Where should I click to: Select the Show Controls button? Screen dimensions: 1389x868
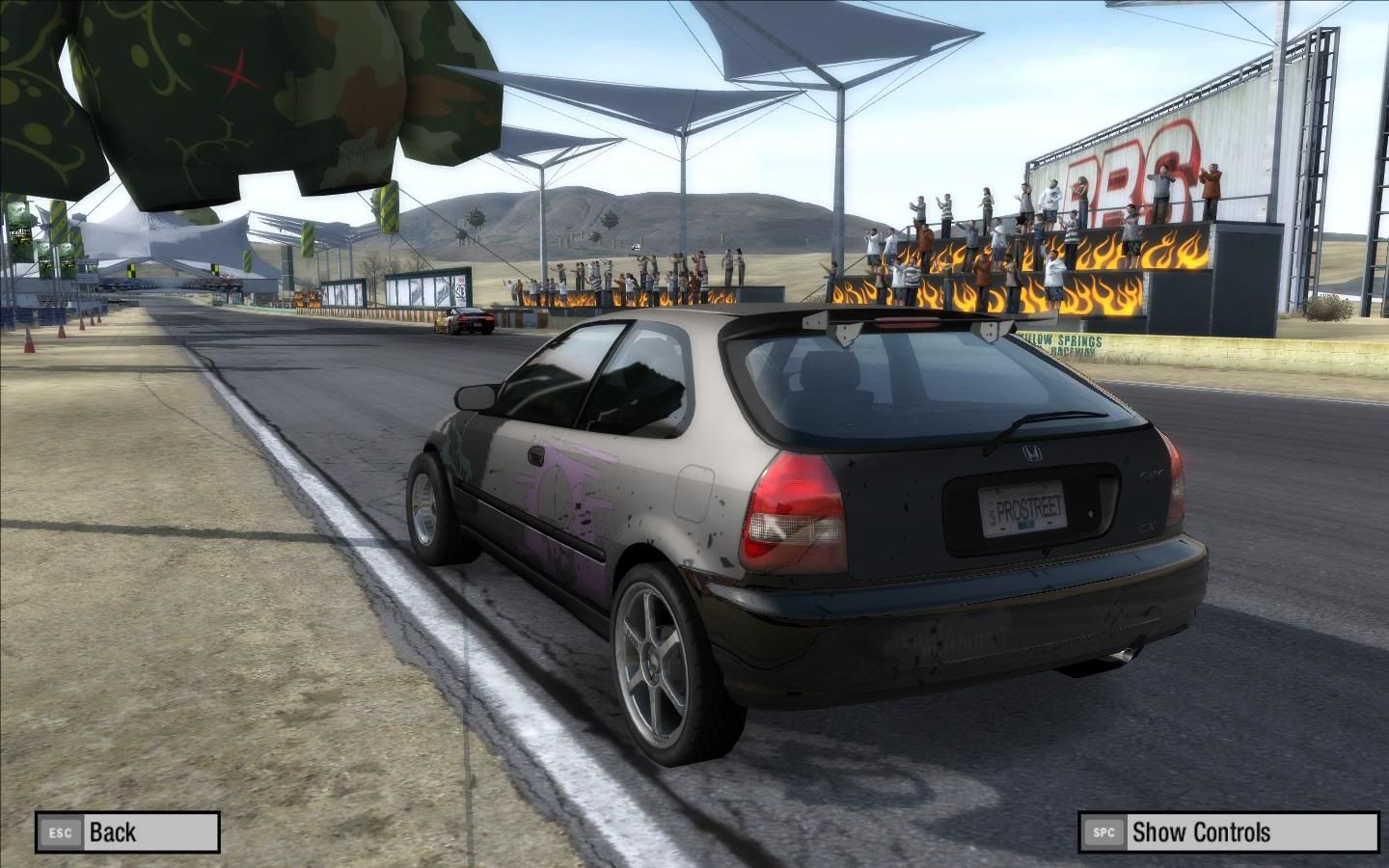pyautogui.click(x=1227, y=831)
